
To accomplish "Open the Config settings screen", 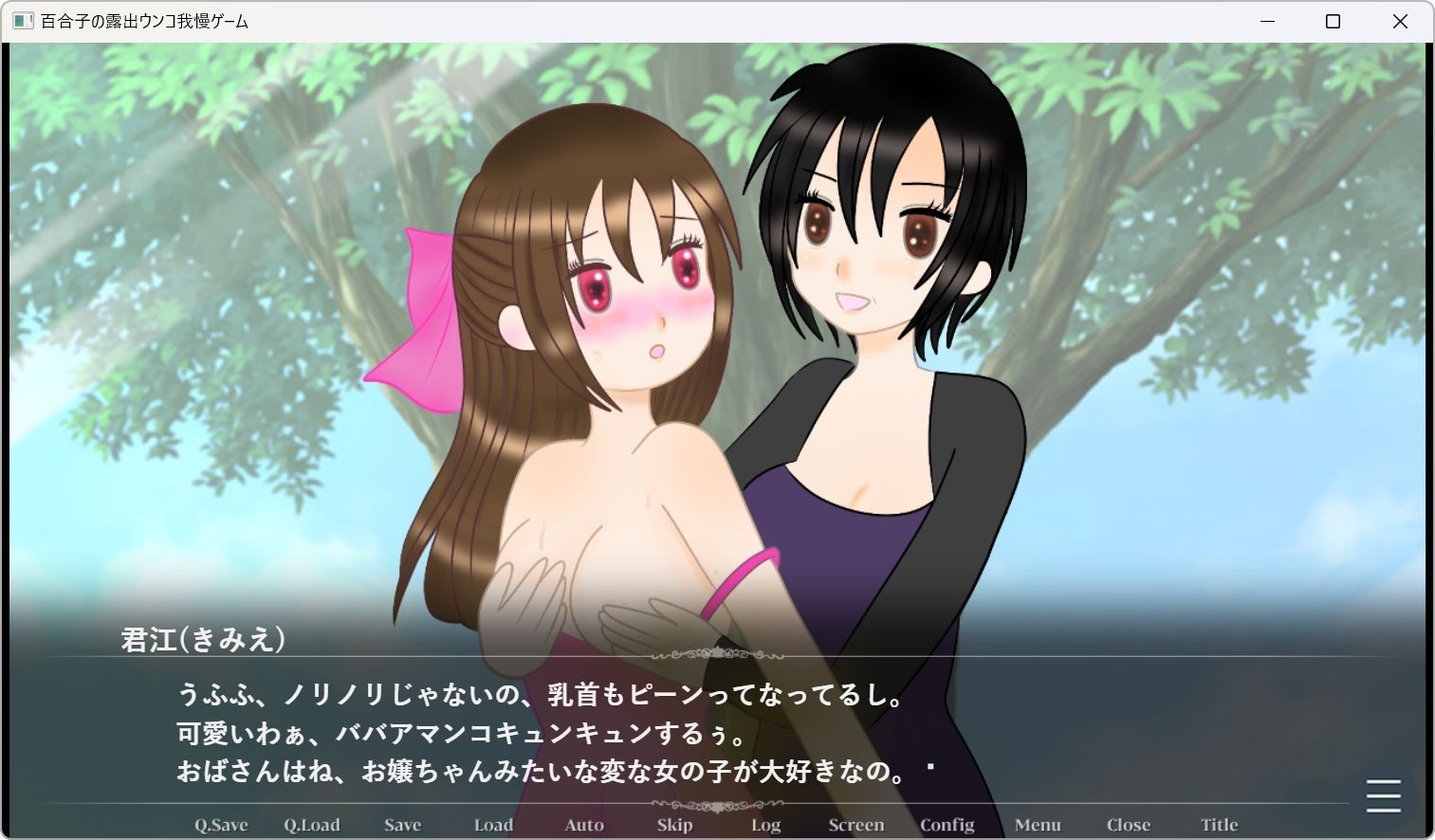I will (947, 824).
